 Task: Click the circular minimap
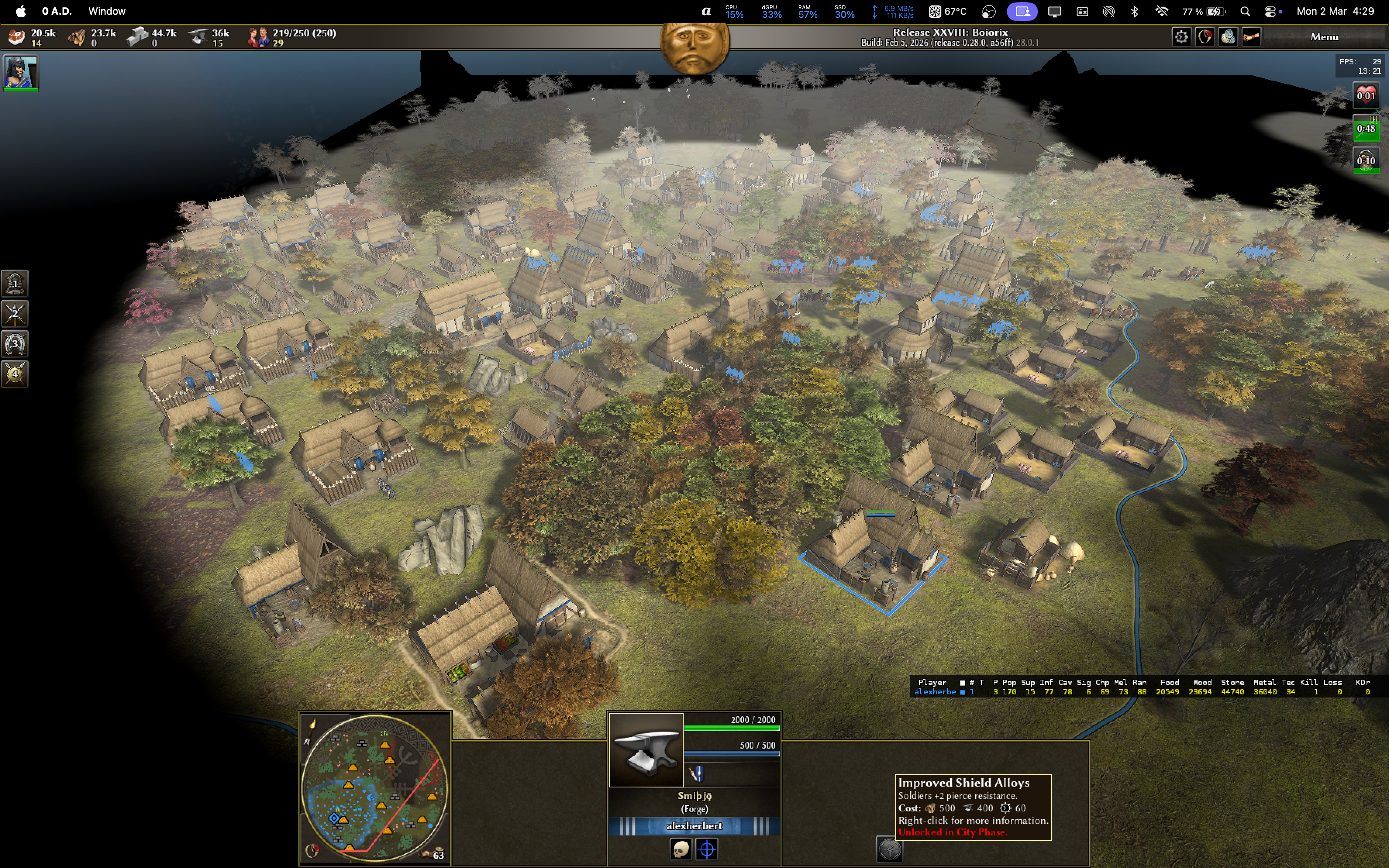coord(375,787)
